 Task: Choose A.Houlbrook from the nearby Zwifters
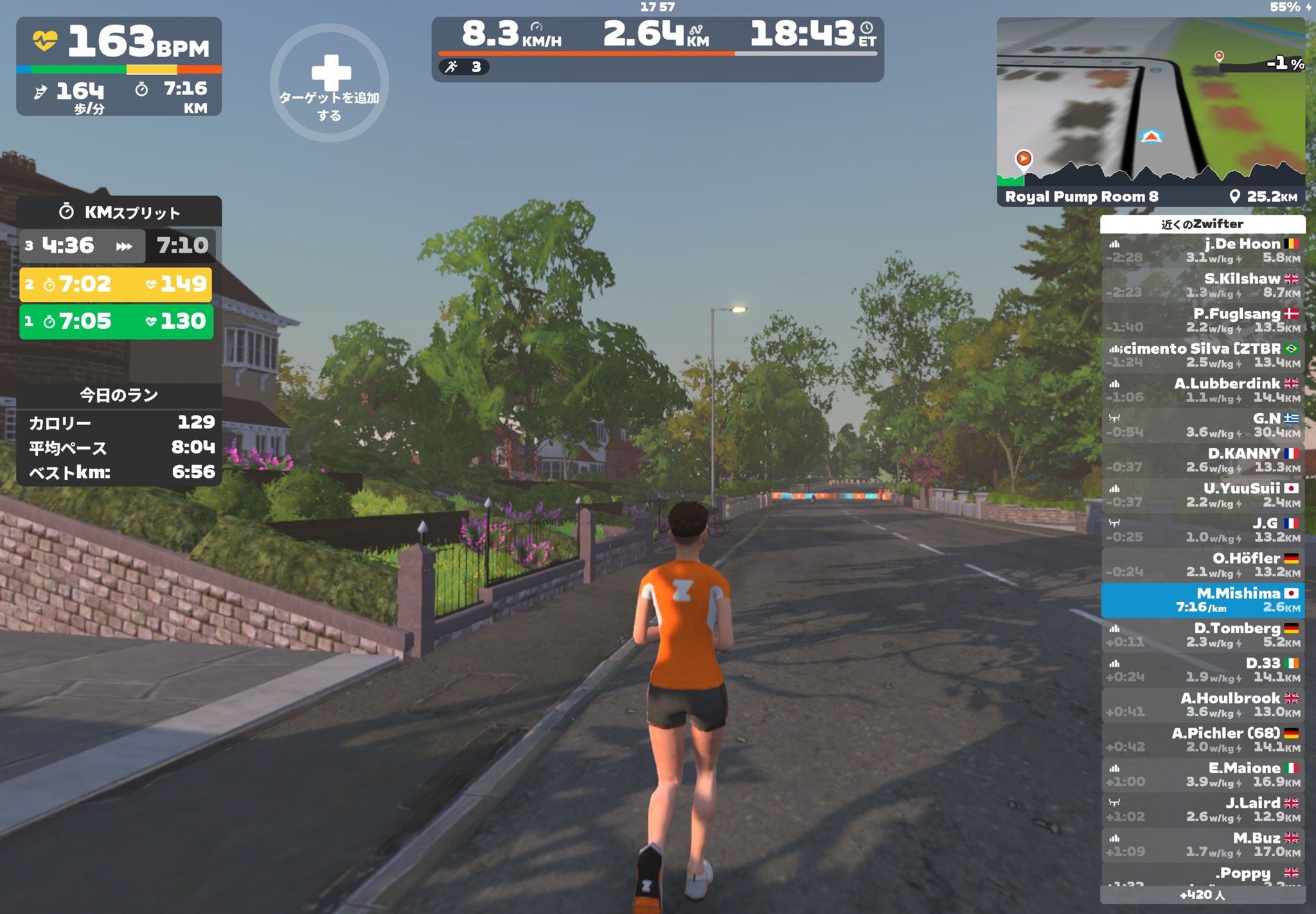coord(1202,705)
